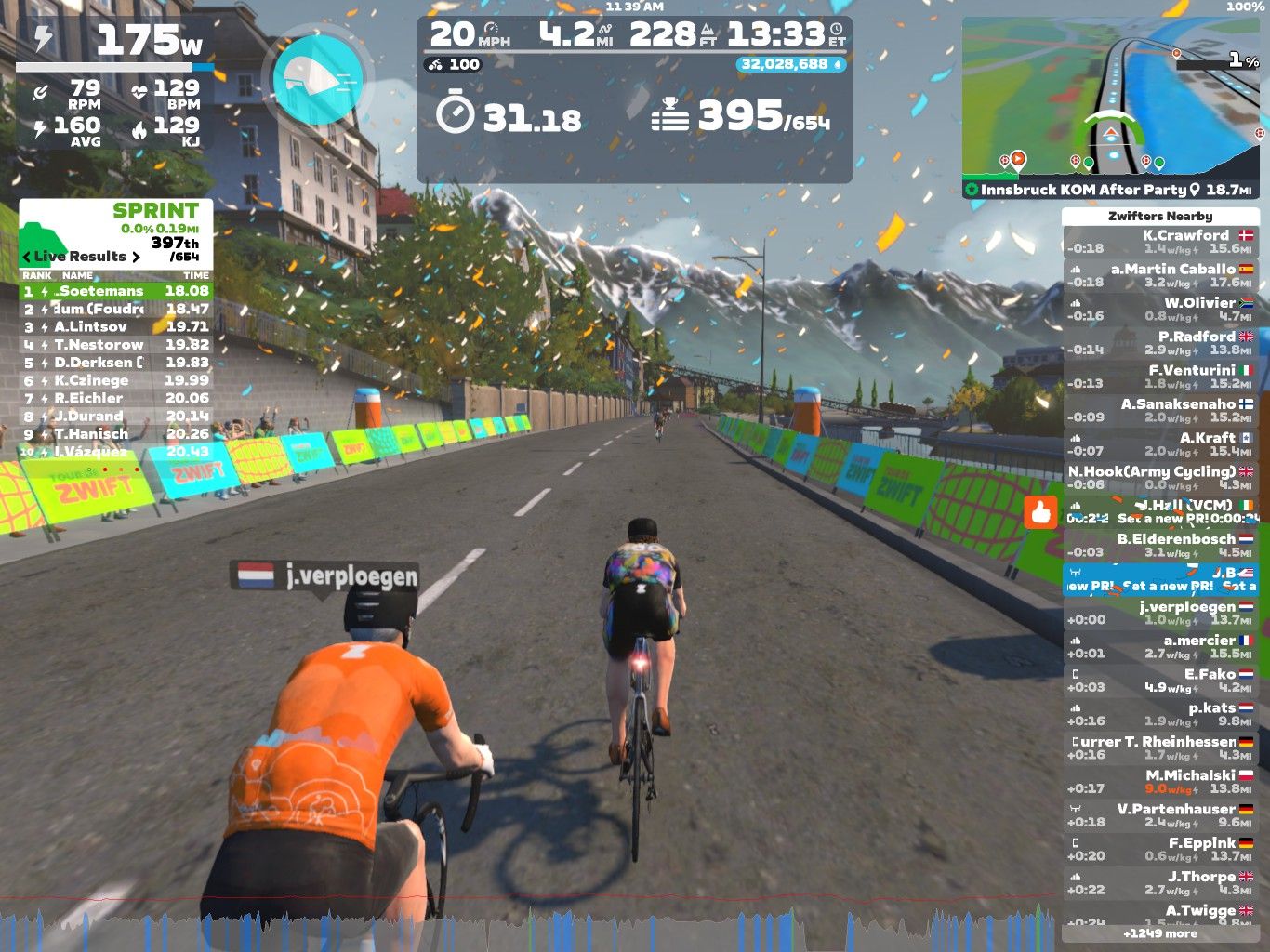1270x952 pixels.
Task: Show previous Live Results with left arrow
Action: [27, 257]
